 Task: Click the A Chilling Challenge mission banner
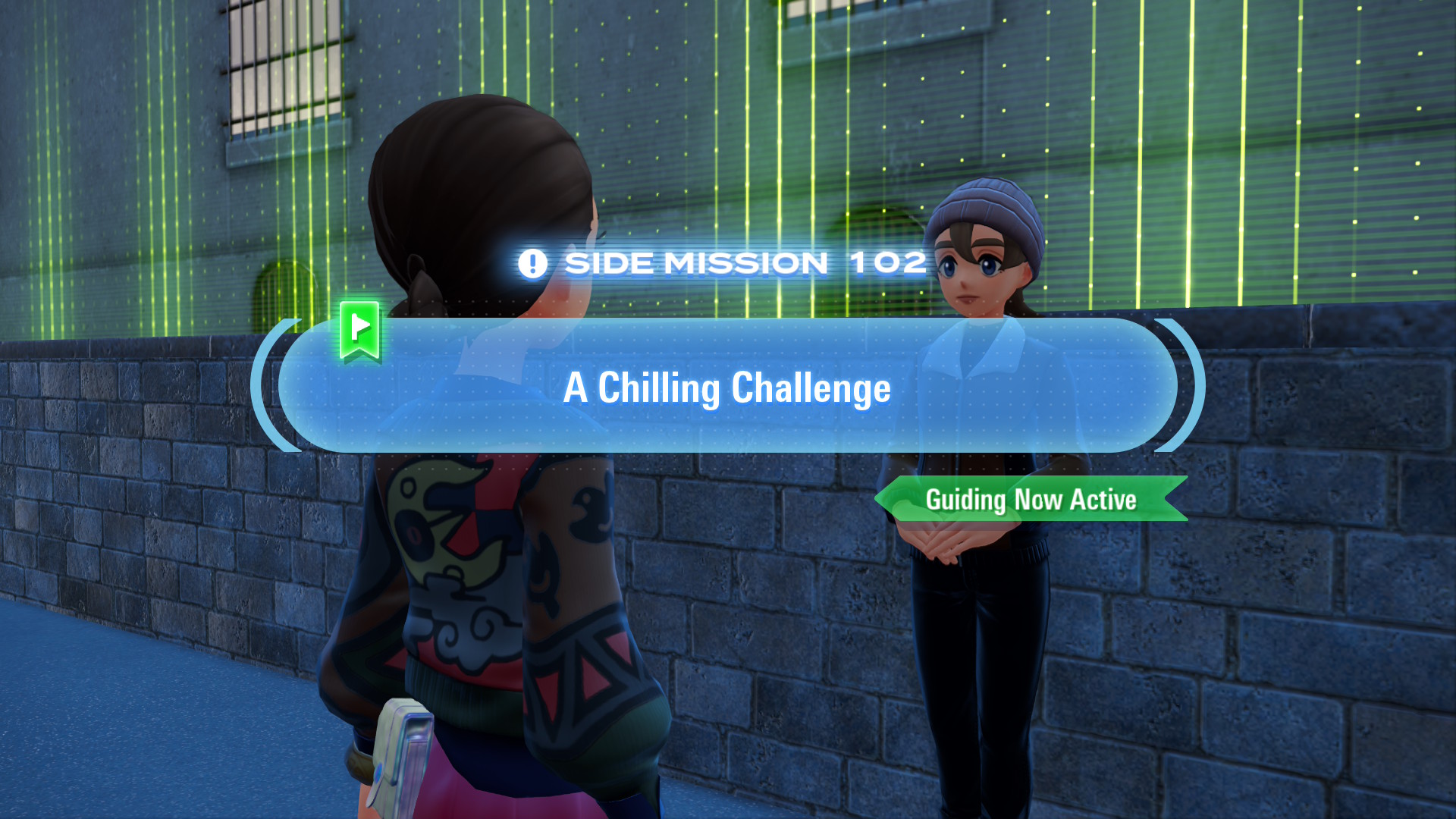point(727,387)
